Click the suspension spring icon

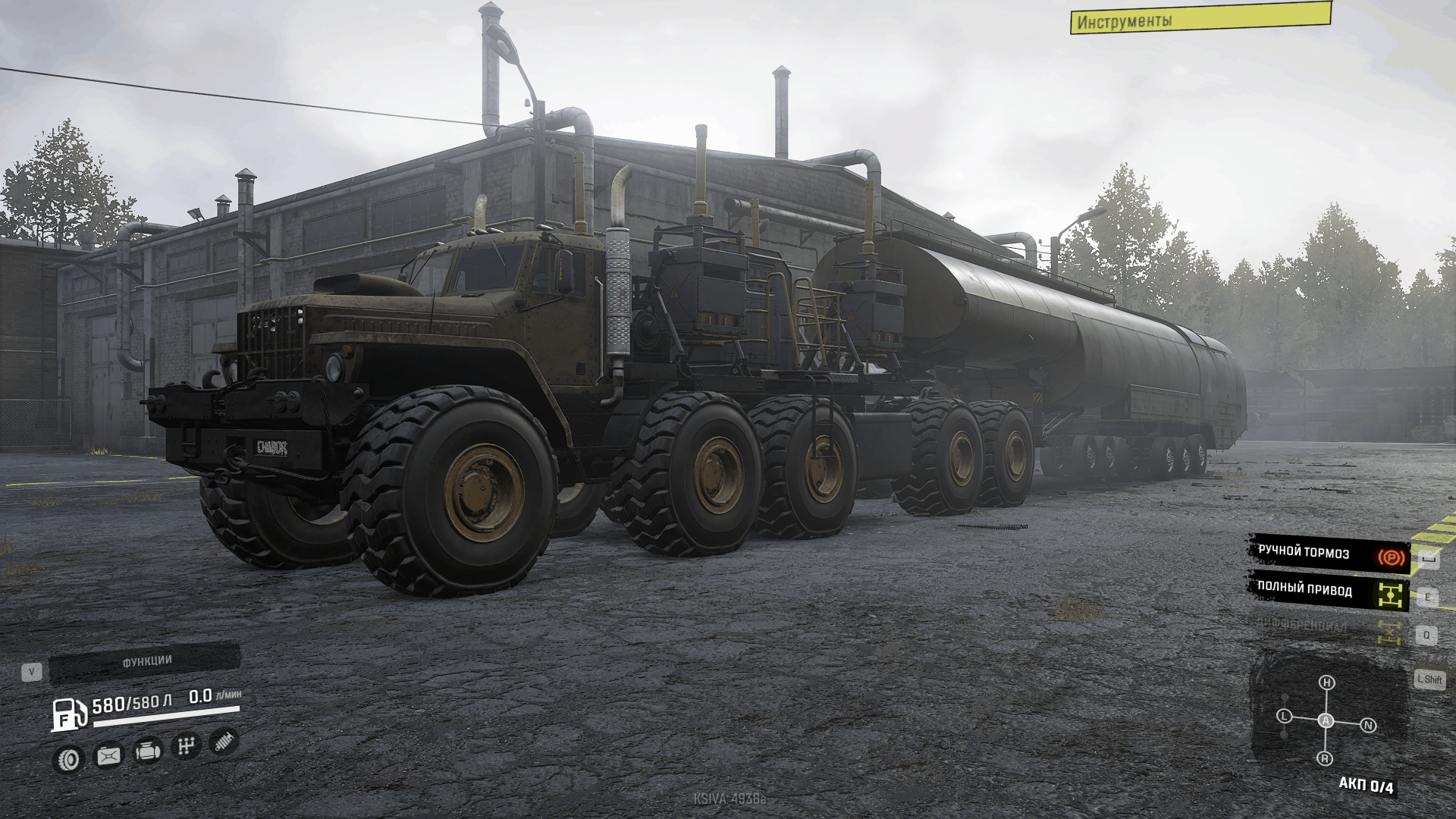pyautogui.click(x=224, y=741)
